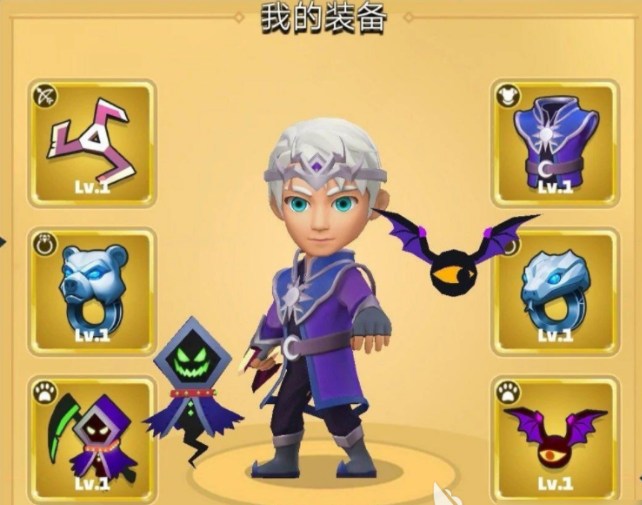
Task: Open the purple bat pet slot
Action: click(x=554, y=437)
